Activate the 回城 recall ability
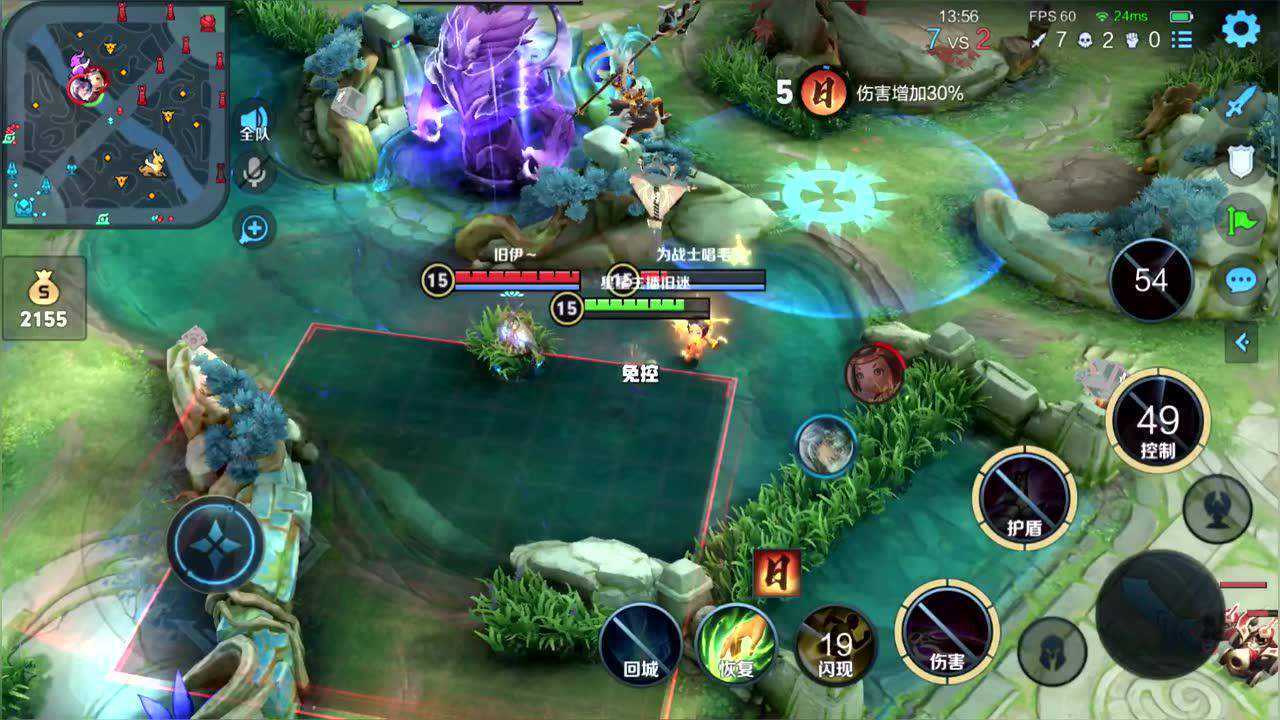The height and width of the screenshot is (720, 1280). point(641,643)
